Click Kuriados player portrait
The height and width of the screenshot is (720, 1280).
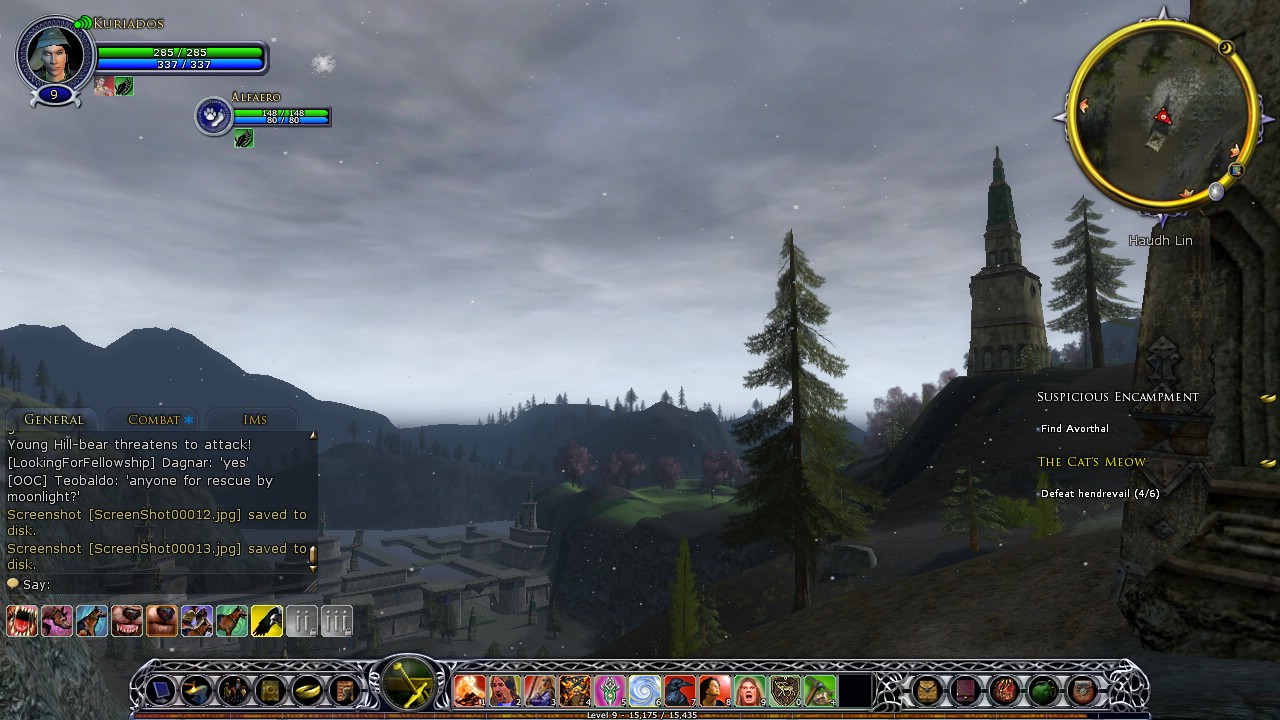point(55,52)
